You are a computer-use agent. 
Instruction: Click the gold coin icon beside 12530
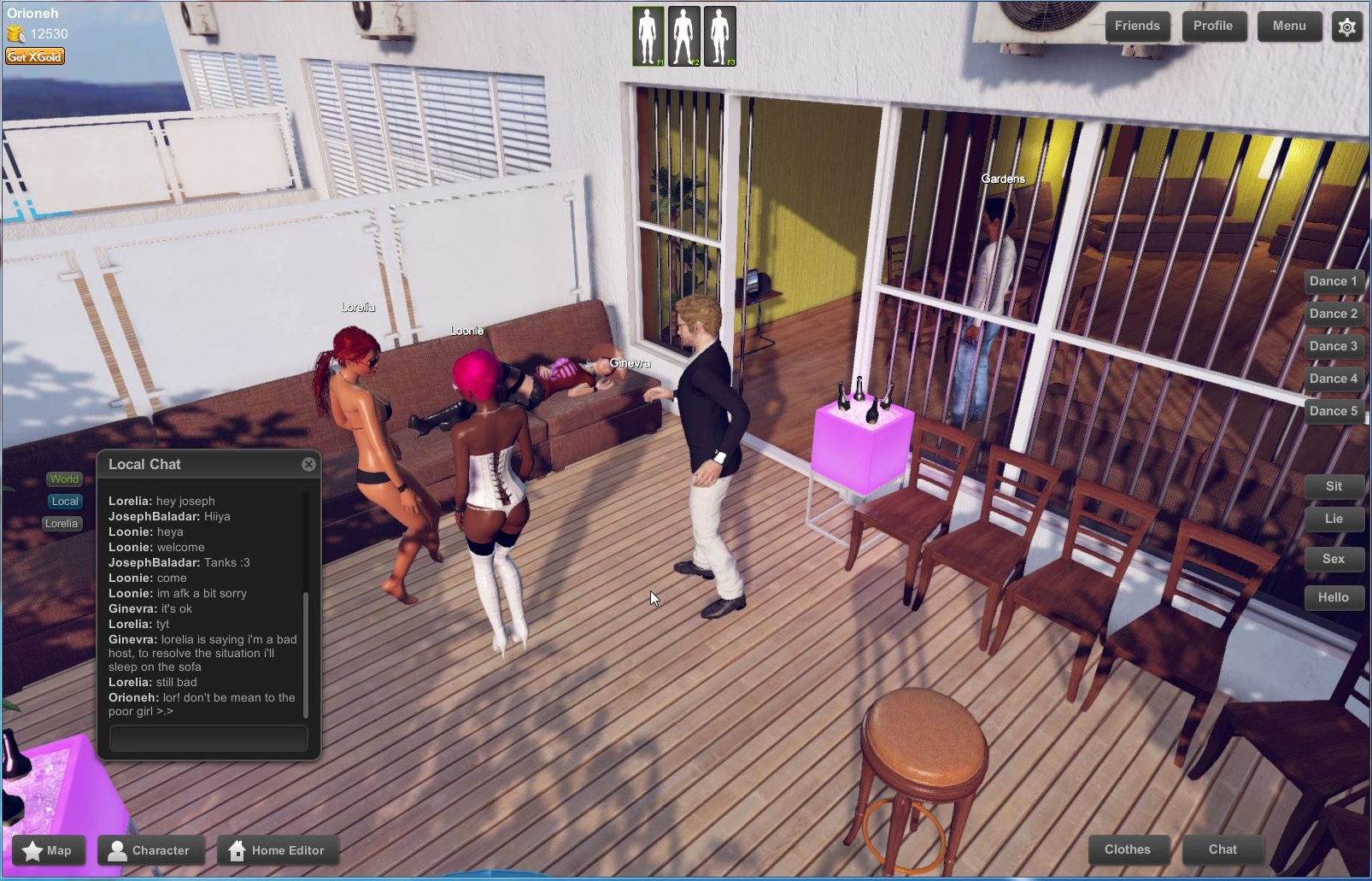pos(15,35)
